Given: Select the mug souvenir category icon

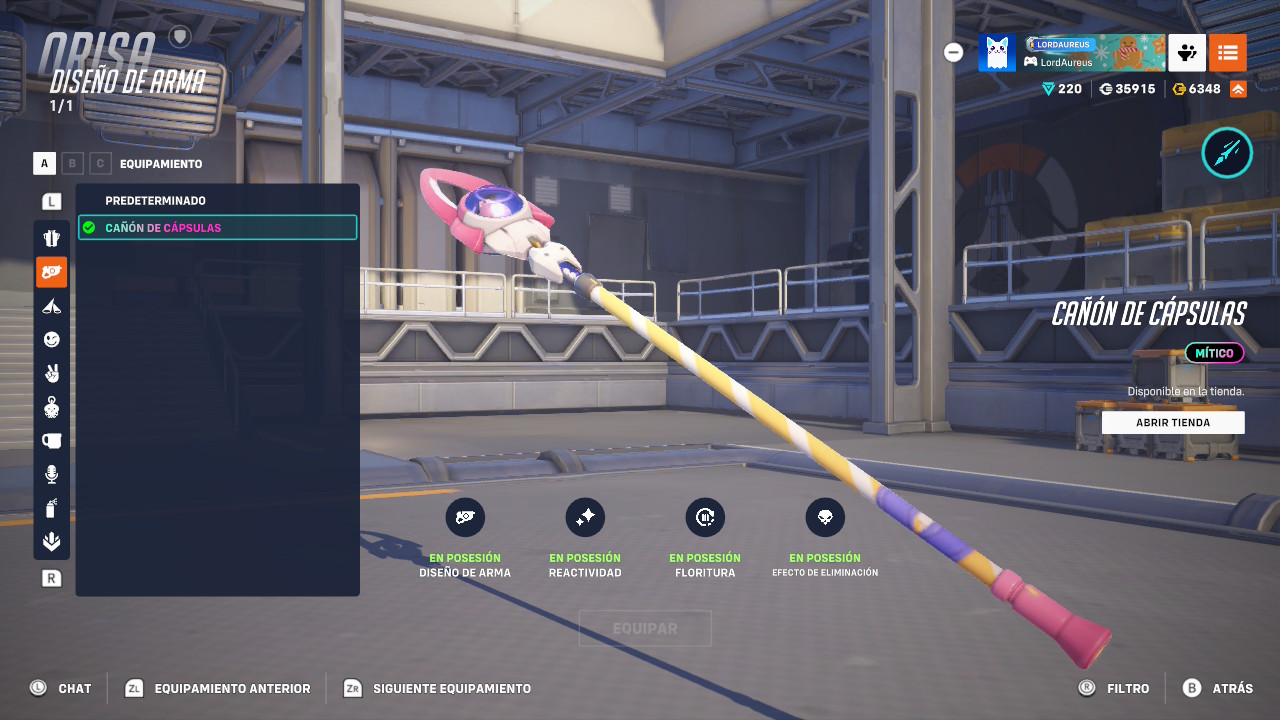Looking at the screenshot, I should (51, 441).
